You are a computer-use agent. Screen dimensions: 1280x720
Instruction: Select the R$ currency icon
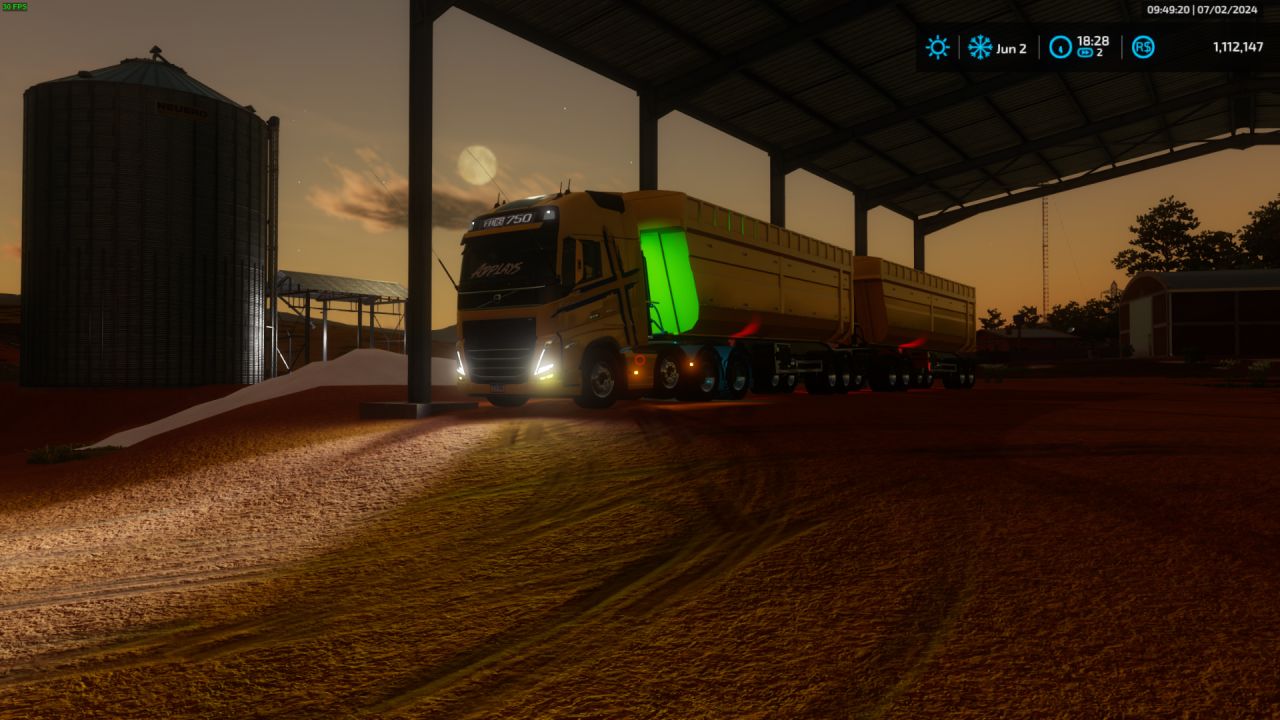[x=1143, y=47]
